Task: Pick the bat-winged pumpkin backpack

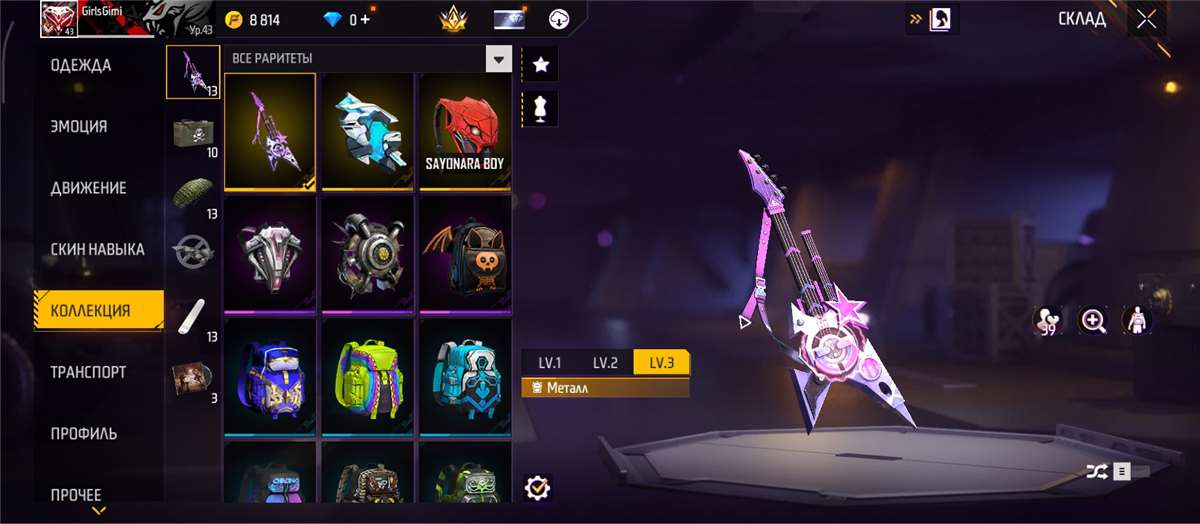Action: [465, 253]
